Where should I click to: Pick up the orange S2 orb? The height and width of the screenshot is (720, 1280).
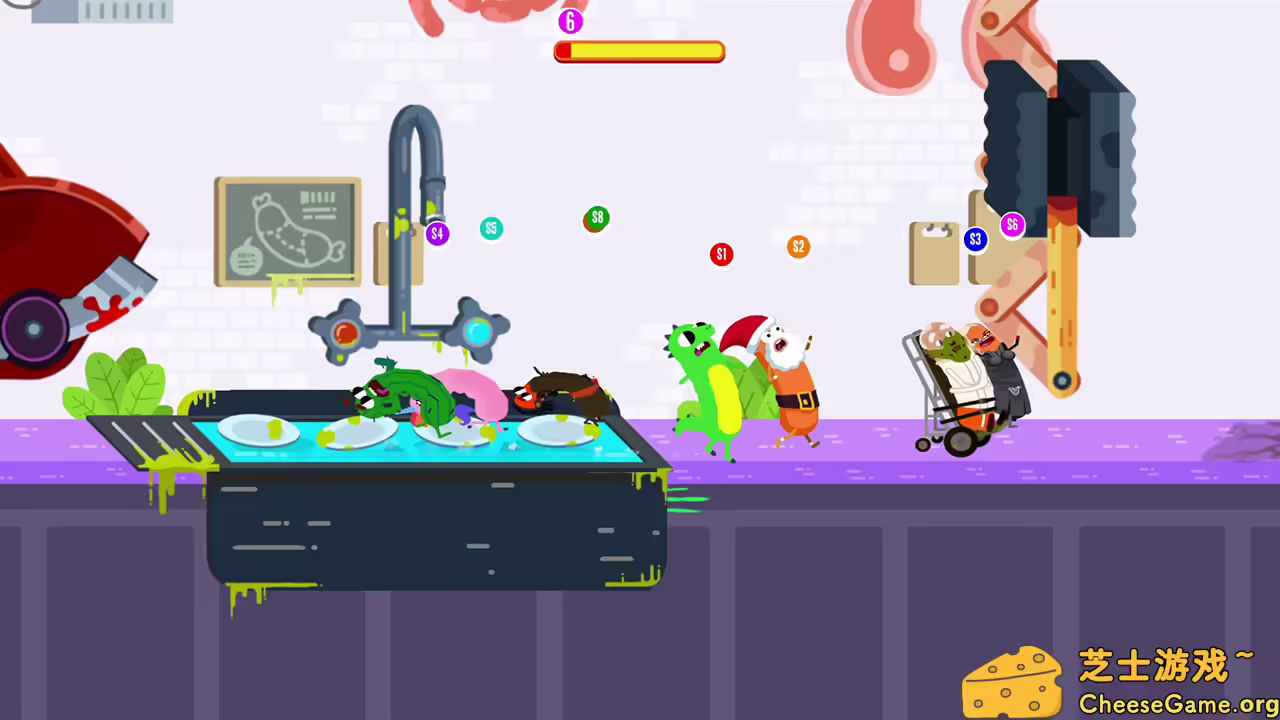(798, 246)
